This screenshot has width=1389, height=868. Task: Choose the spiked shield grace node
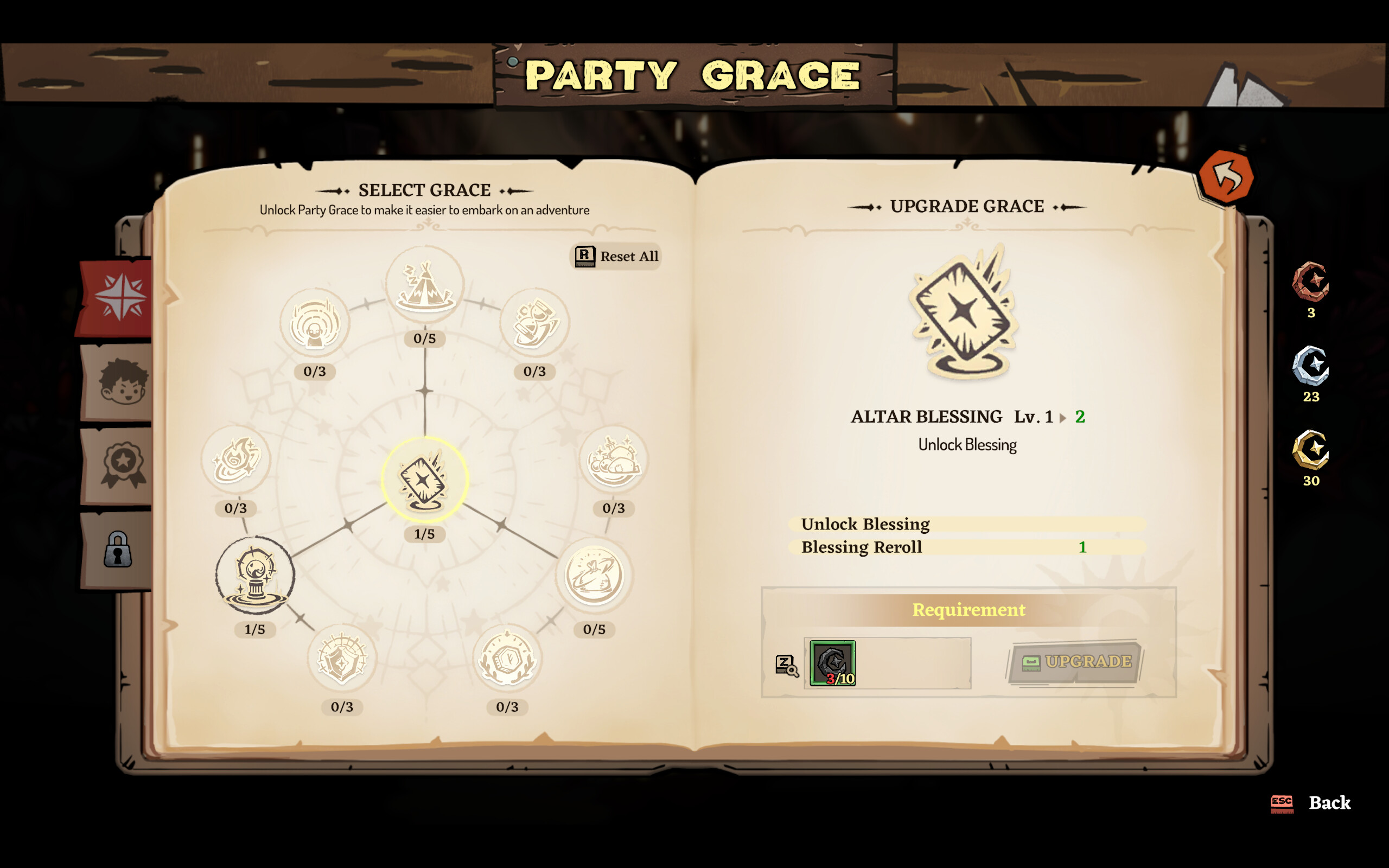[343, 660]
